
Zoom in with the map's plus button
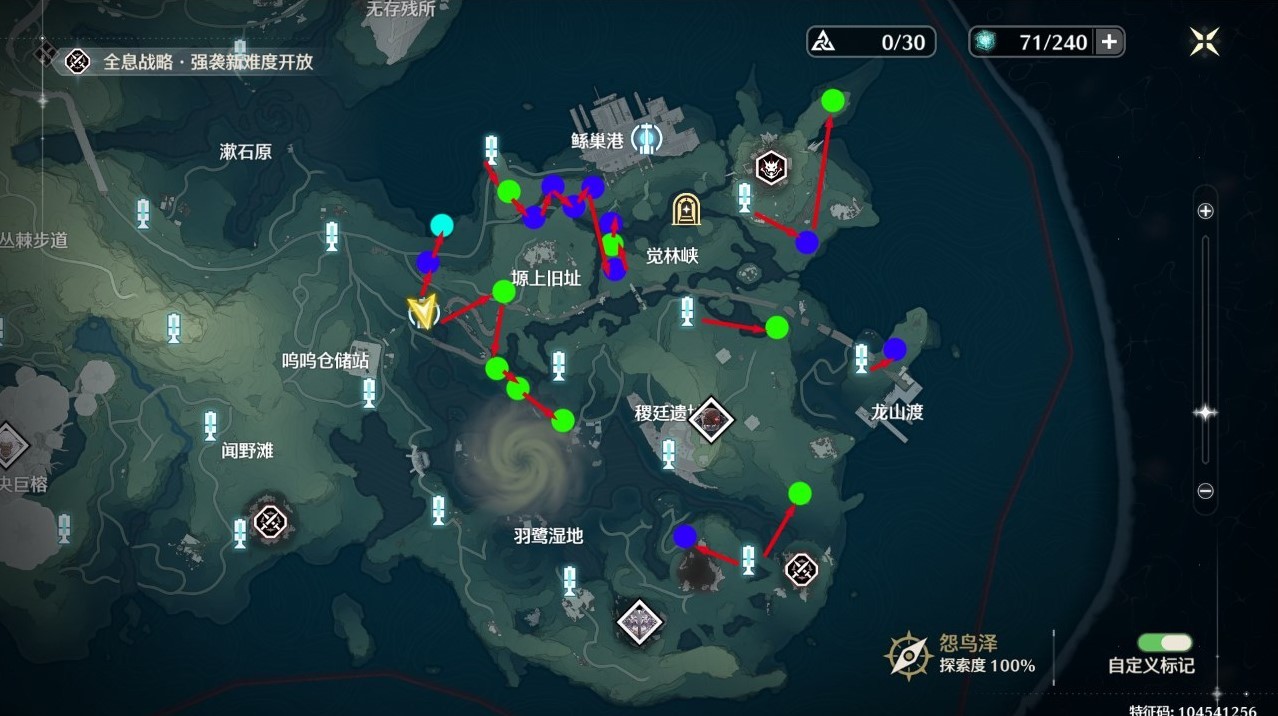click(x=1205, y=211)
